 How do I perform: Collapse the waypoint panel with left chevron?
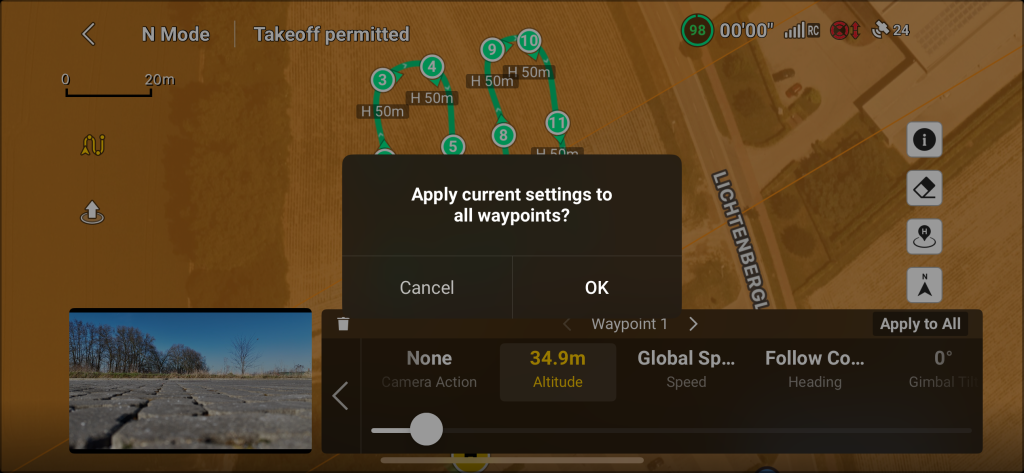point(340,396)
